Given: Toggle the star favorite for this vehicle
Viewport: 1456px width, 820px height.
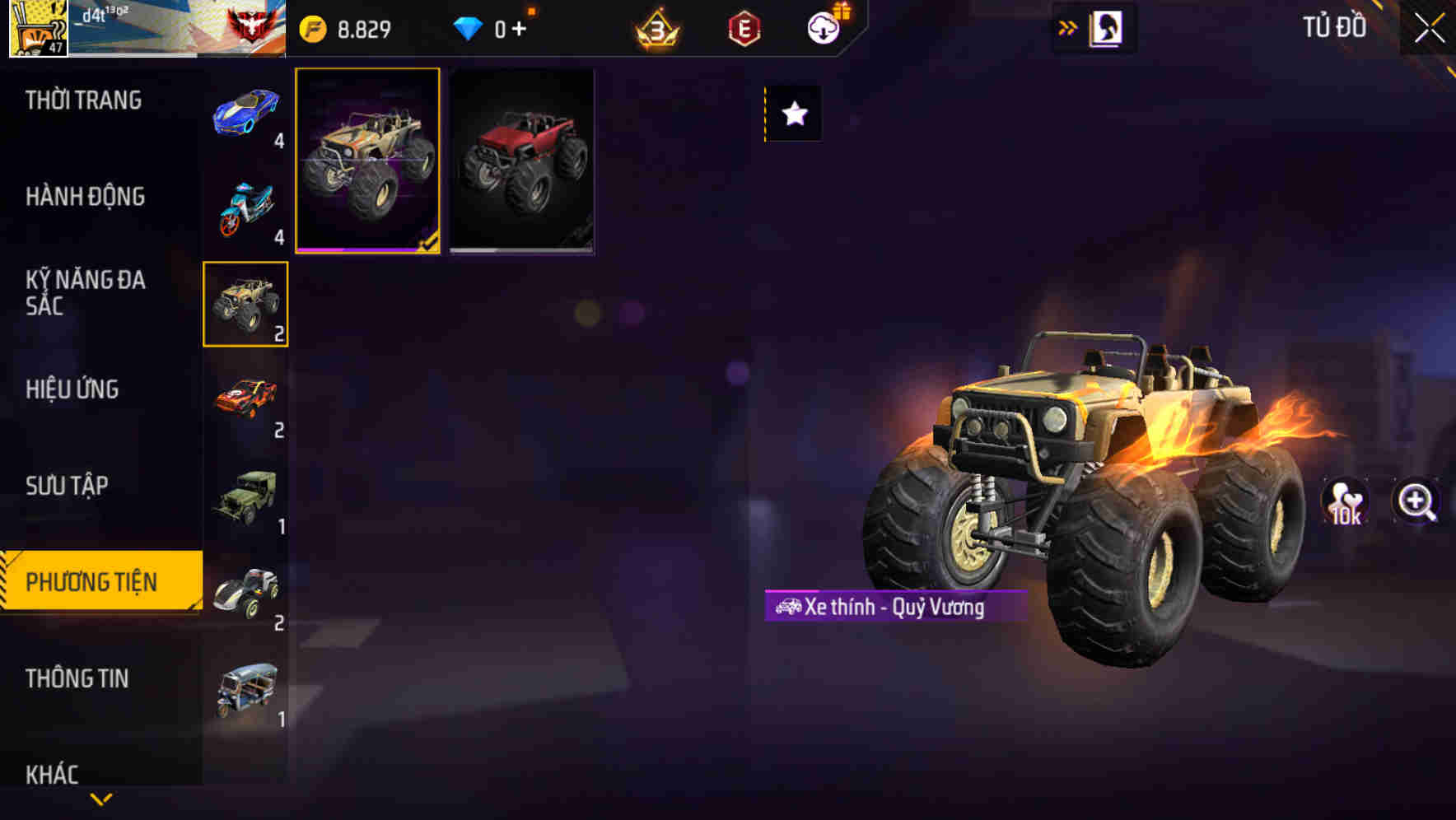Looking at the screenshot, I should [793, 114].
